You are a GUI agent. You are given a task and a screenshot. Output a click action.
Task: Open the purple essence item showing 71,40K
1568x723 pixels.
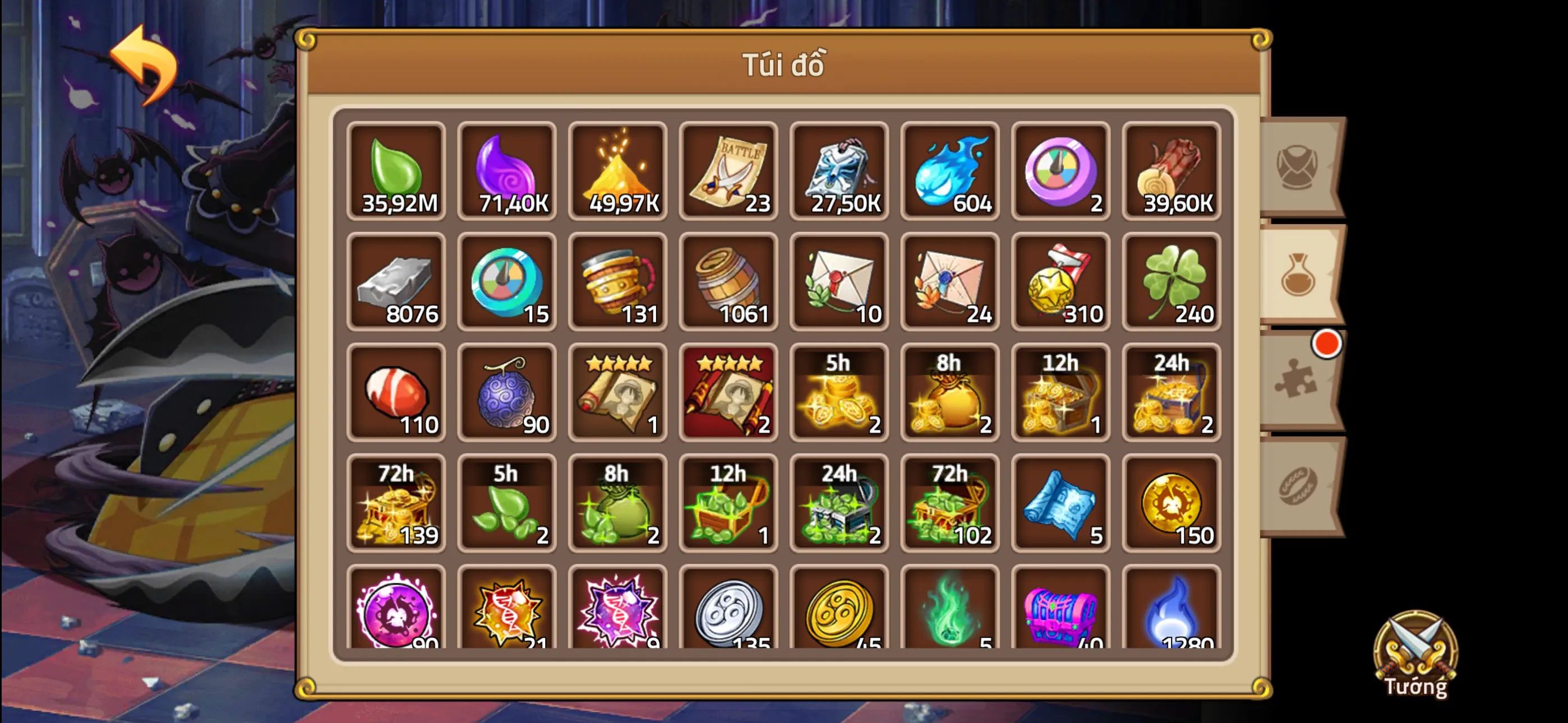click(x=507, y=172)
